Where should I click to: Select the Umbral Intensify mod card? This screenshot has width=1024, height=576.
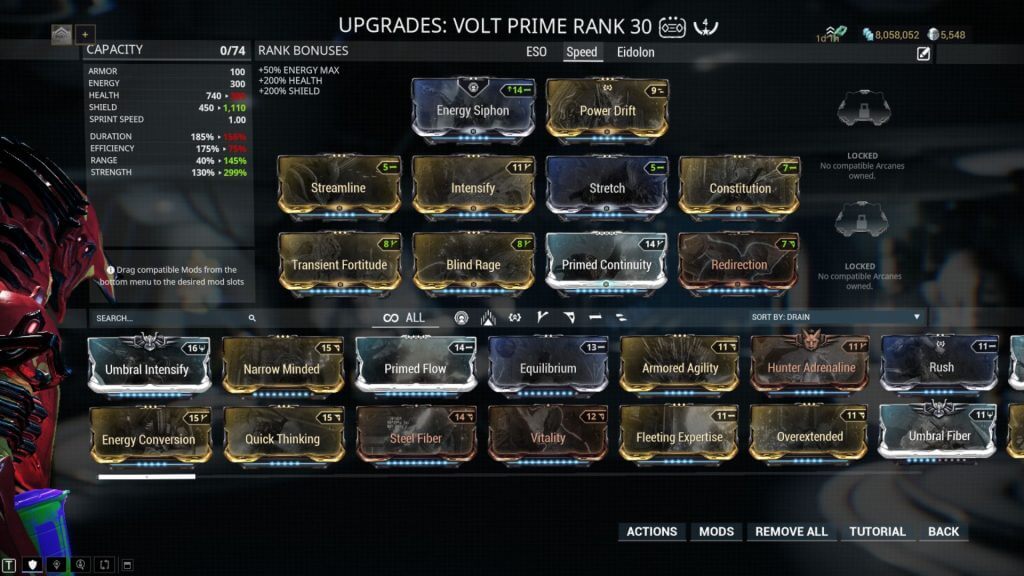[x=148, y=368]
